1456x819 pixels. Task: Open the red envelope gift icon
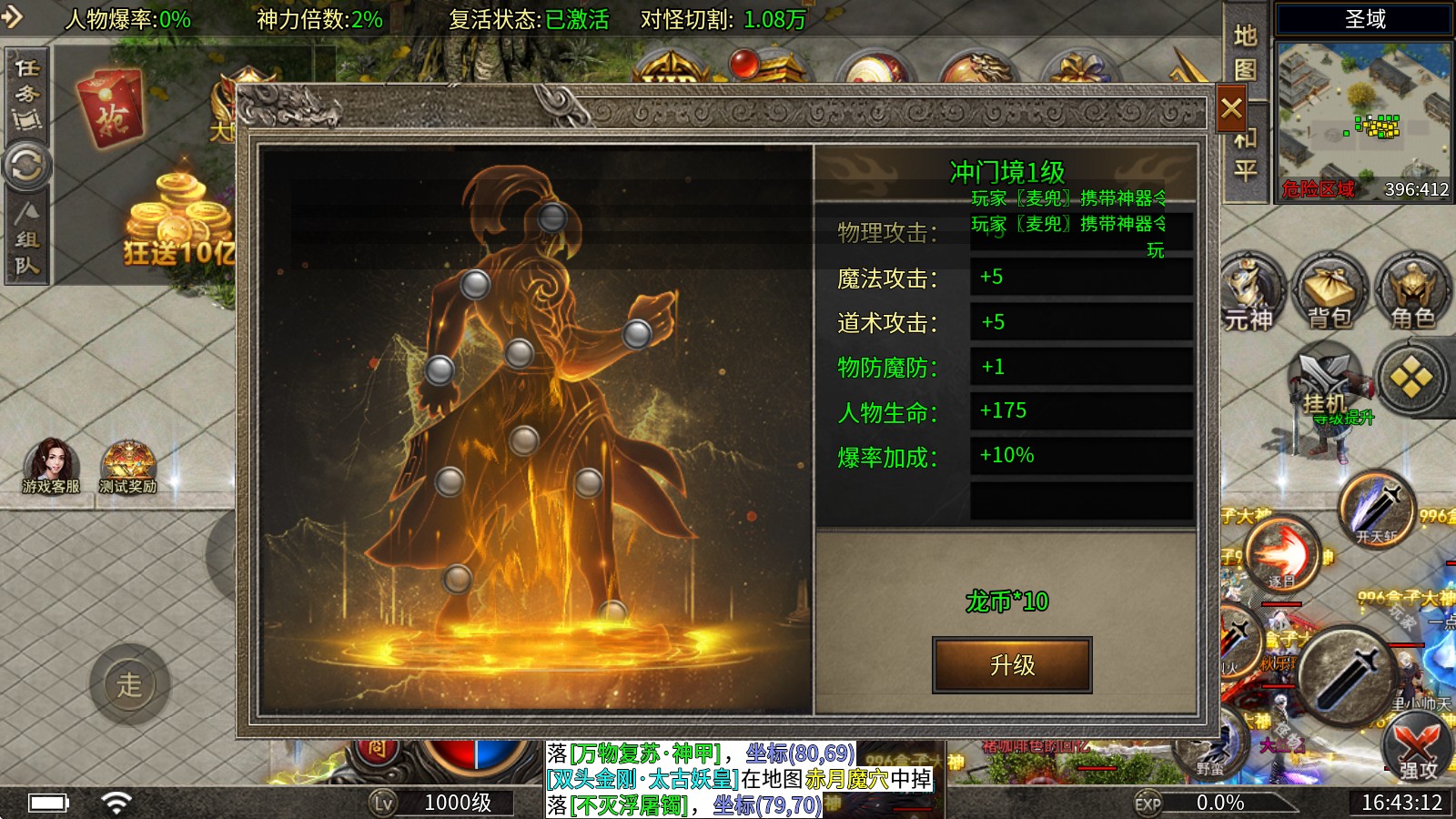(113, 110)
